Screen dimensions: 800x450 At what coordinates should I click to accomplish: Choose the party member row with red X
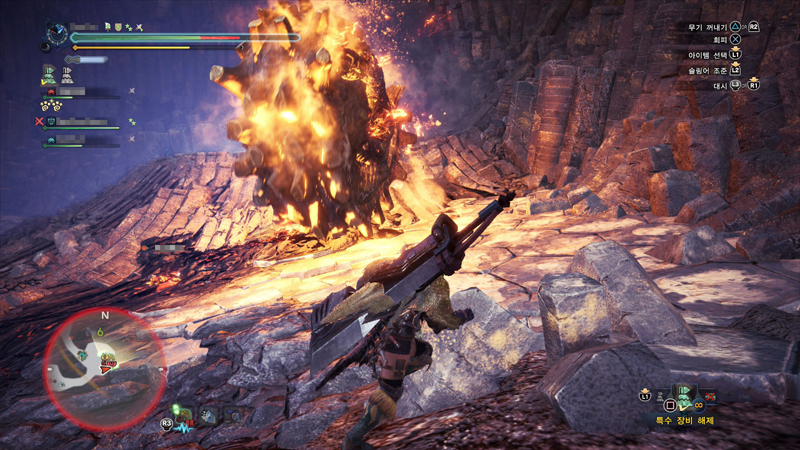(x=80, y=122)
